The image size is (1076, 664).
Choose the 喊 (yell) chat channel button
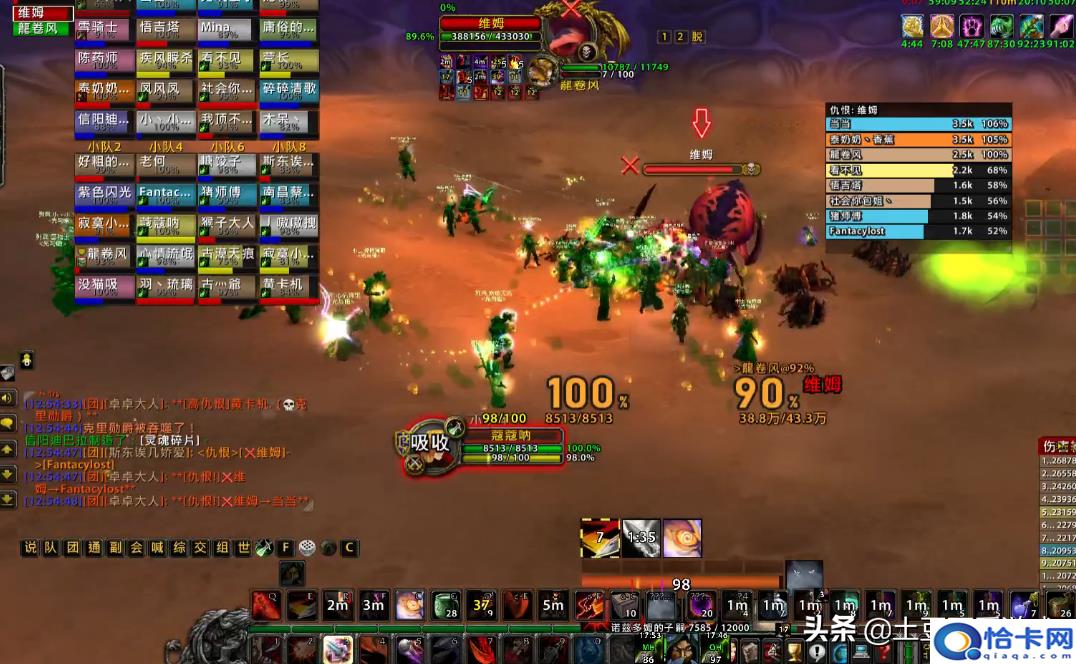pos(158,548)
